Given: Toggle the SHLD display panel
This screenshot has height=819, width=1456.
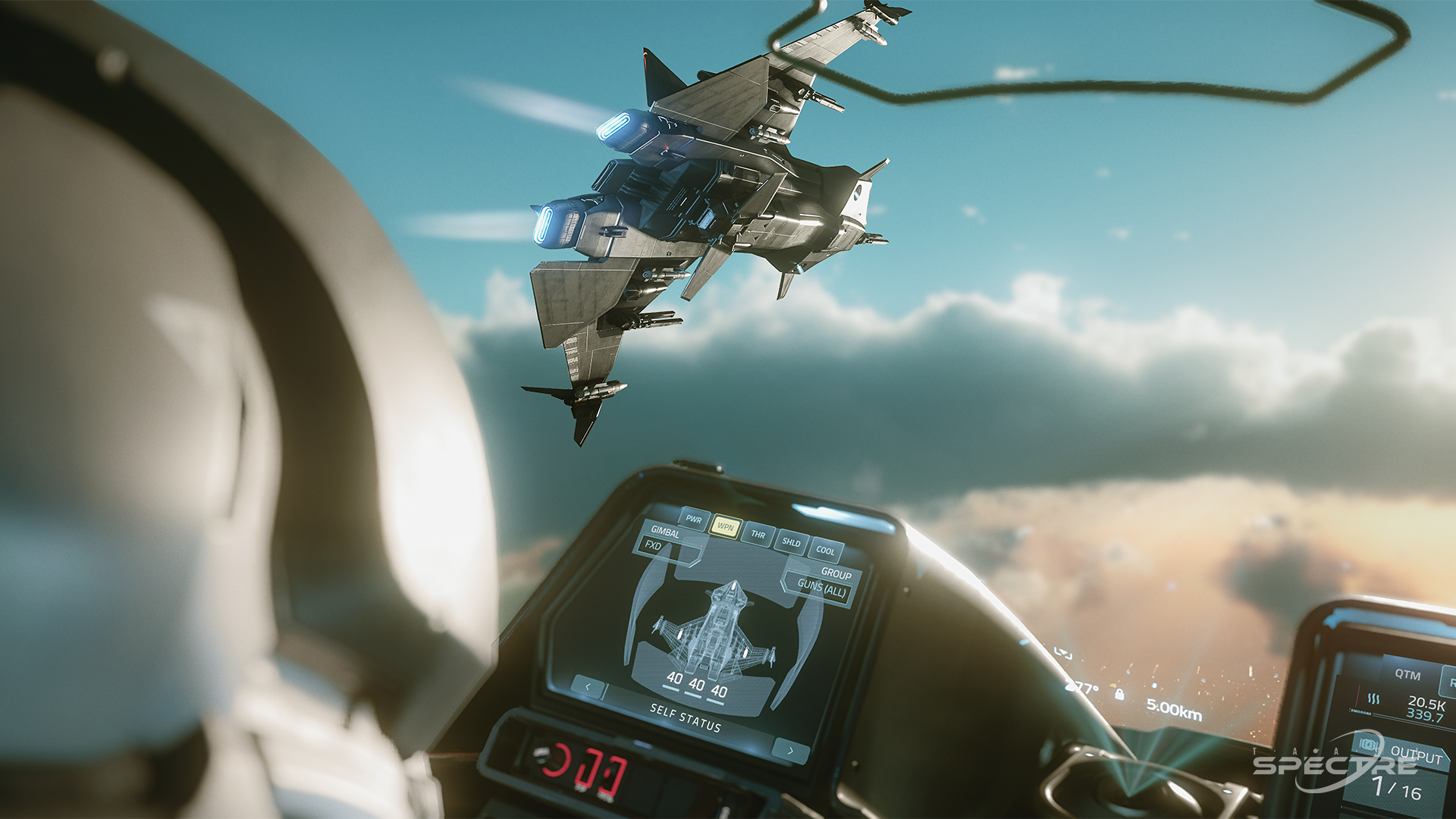Looking at the screenshot, I should pos(792,543).
